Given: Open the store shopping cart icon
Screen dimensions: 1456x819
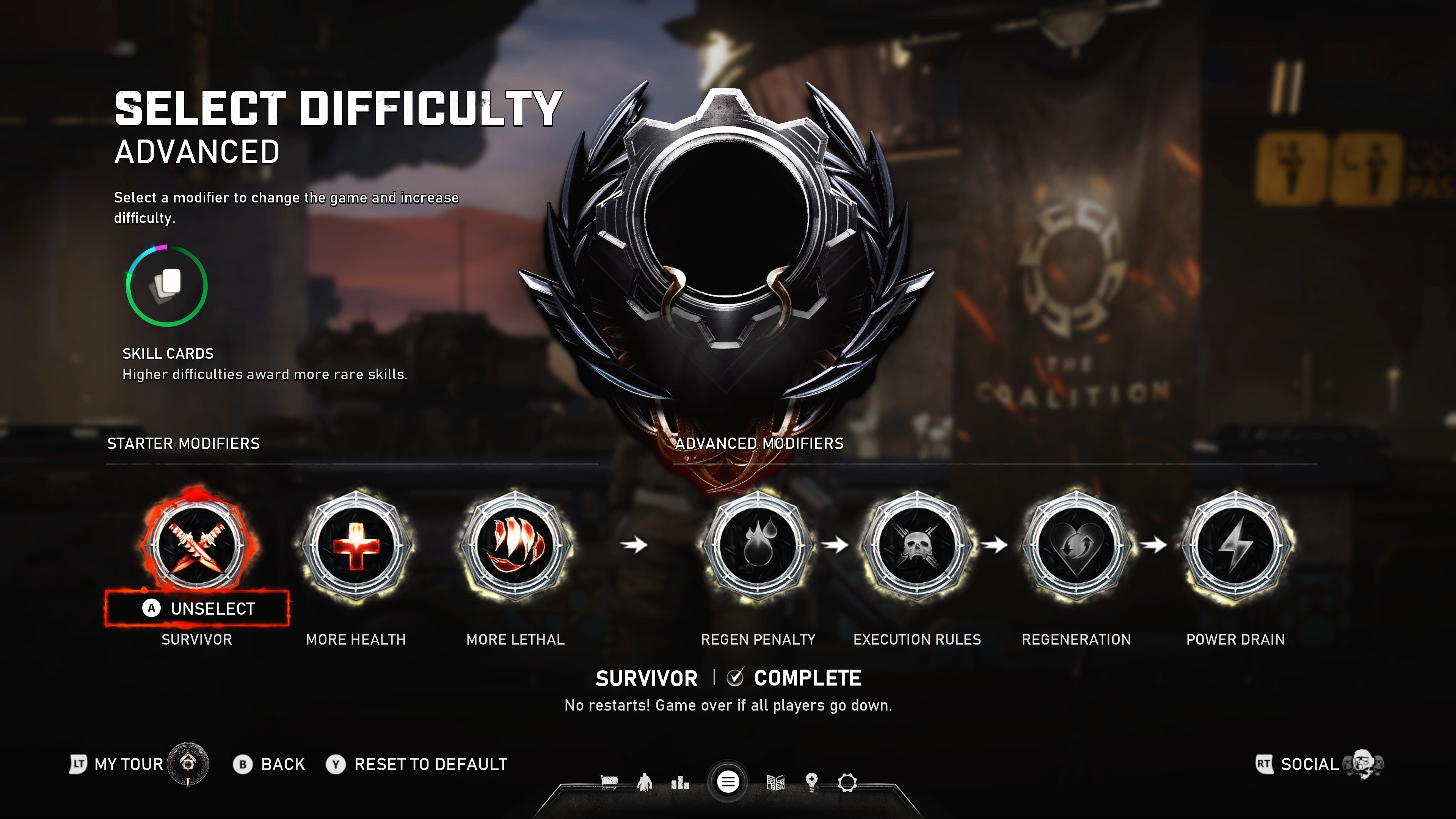Looking at the screenshot, I should pos(609,782).
